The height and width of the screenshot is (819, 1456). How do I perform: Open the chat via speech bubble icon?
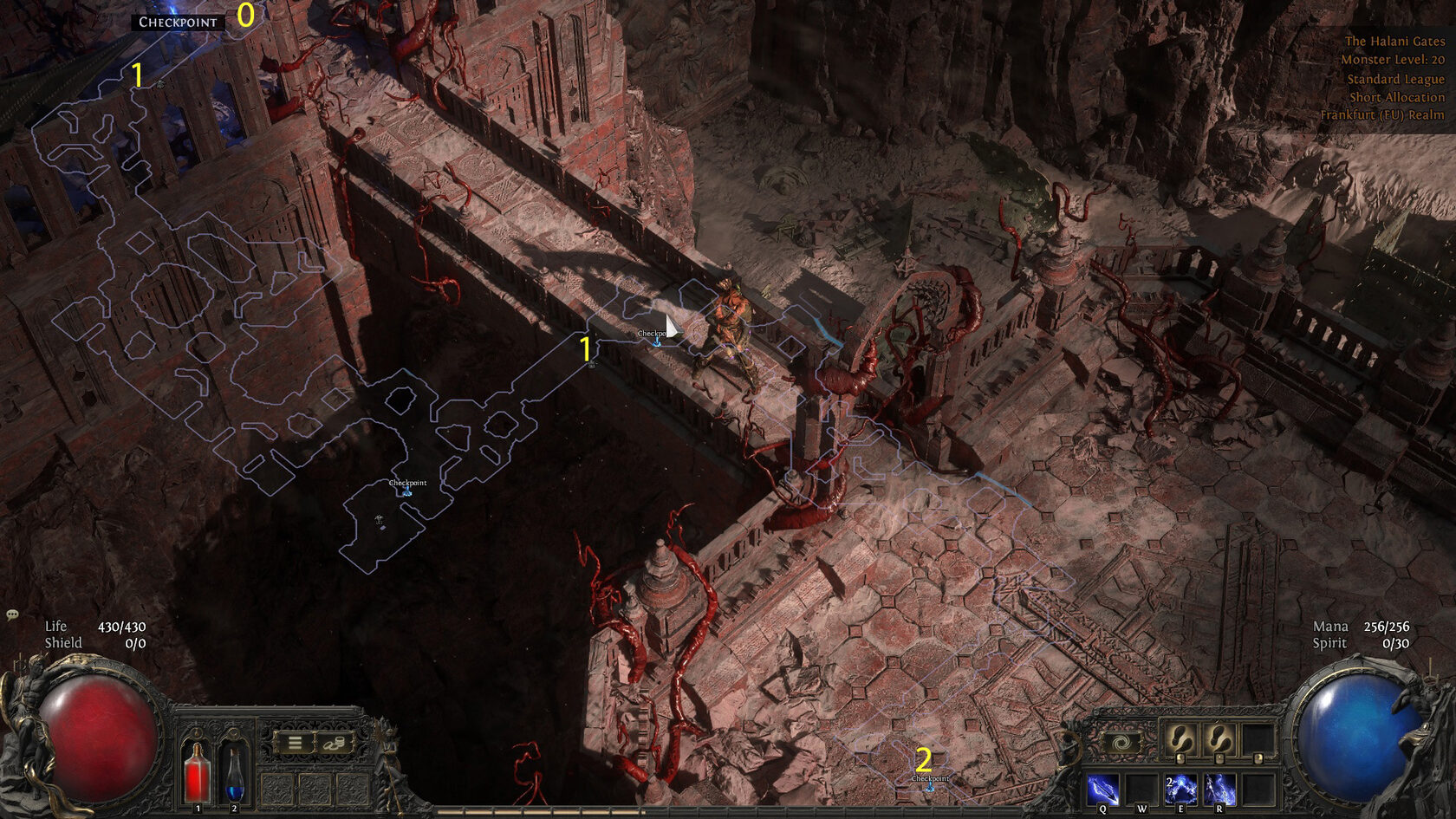[x=12, y=614]
